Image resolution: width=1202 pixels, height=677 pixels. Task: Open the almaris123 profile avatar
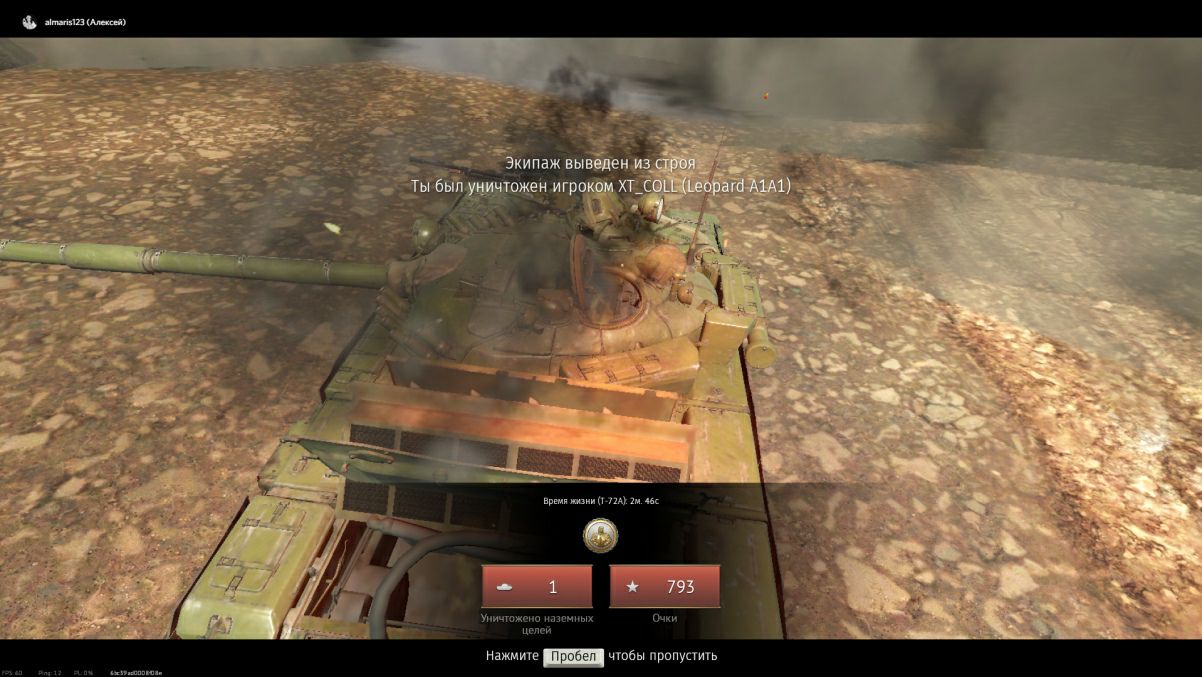29,22
